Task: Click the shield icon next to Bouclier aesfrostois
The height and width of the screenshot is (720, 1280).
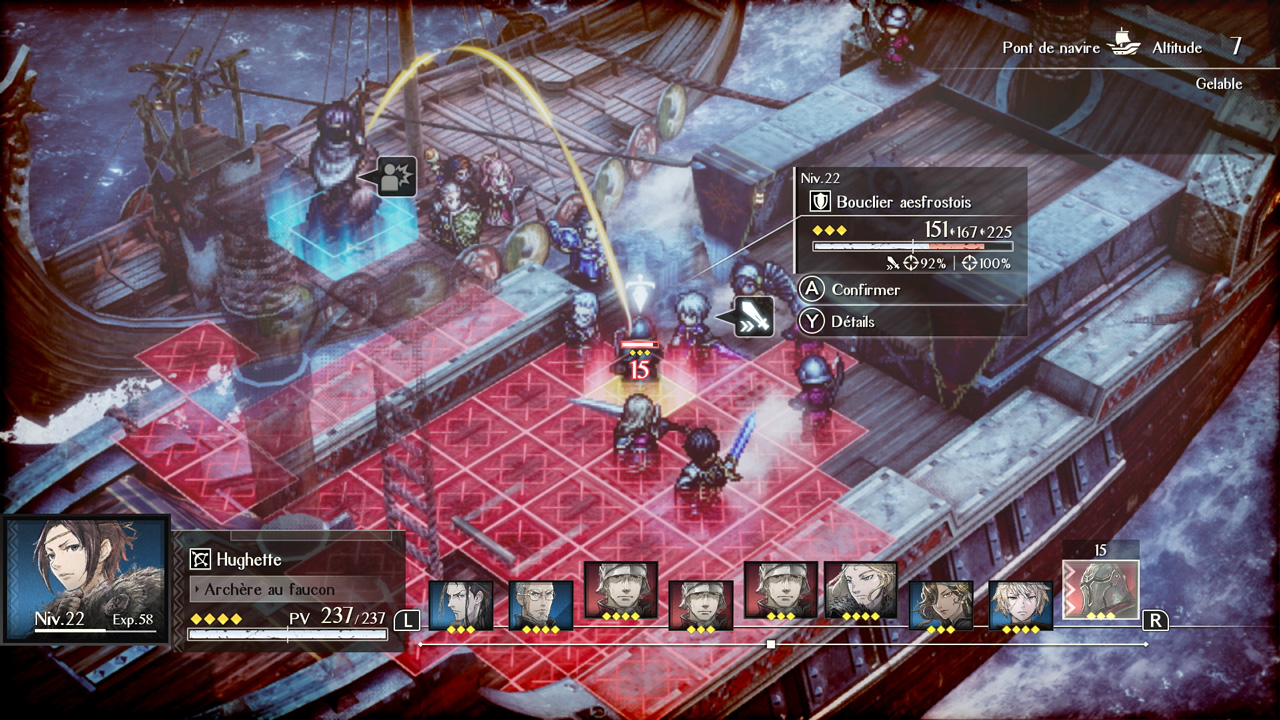Action: (x=819, y=199)
